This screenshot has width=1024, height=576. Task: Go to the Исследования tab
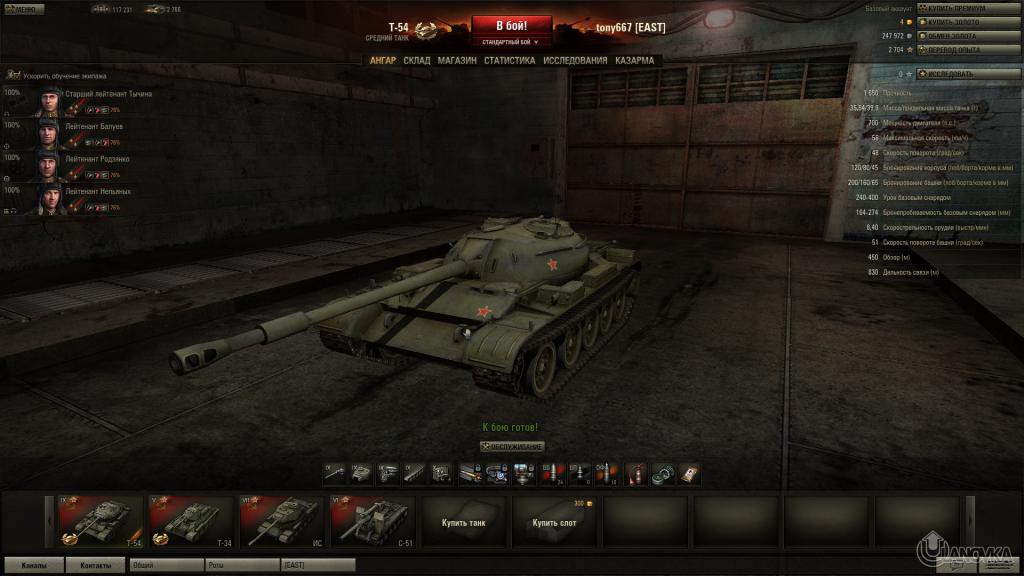[575, 60]
